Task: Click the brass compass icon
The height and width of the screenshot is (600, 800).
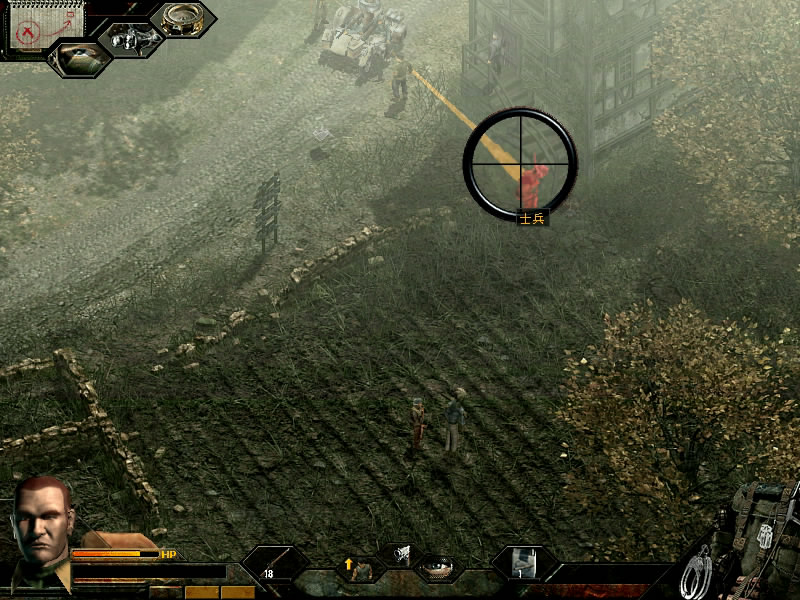Action: coord(185,18)
